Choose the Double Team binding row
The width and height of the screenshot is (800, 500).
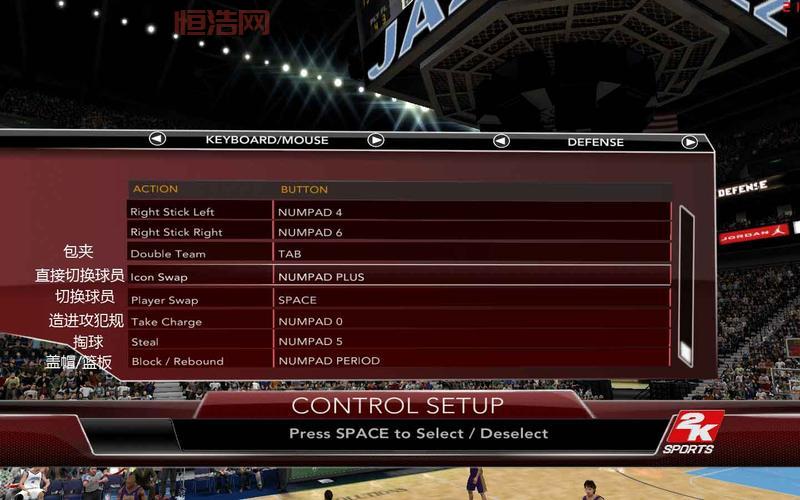click(398, 254)
